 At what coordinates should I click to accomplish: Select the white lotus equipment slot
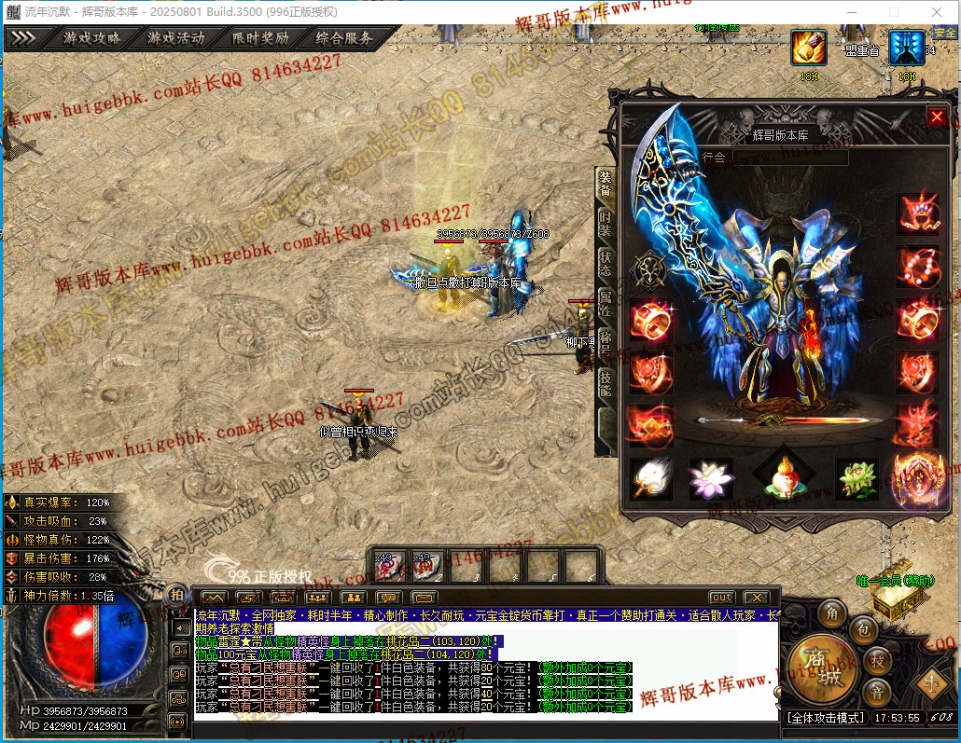[711, 478]
